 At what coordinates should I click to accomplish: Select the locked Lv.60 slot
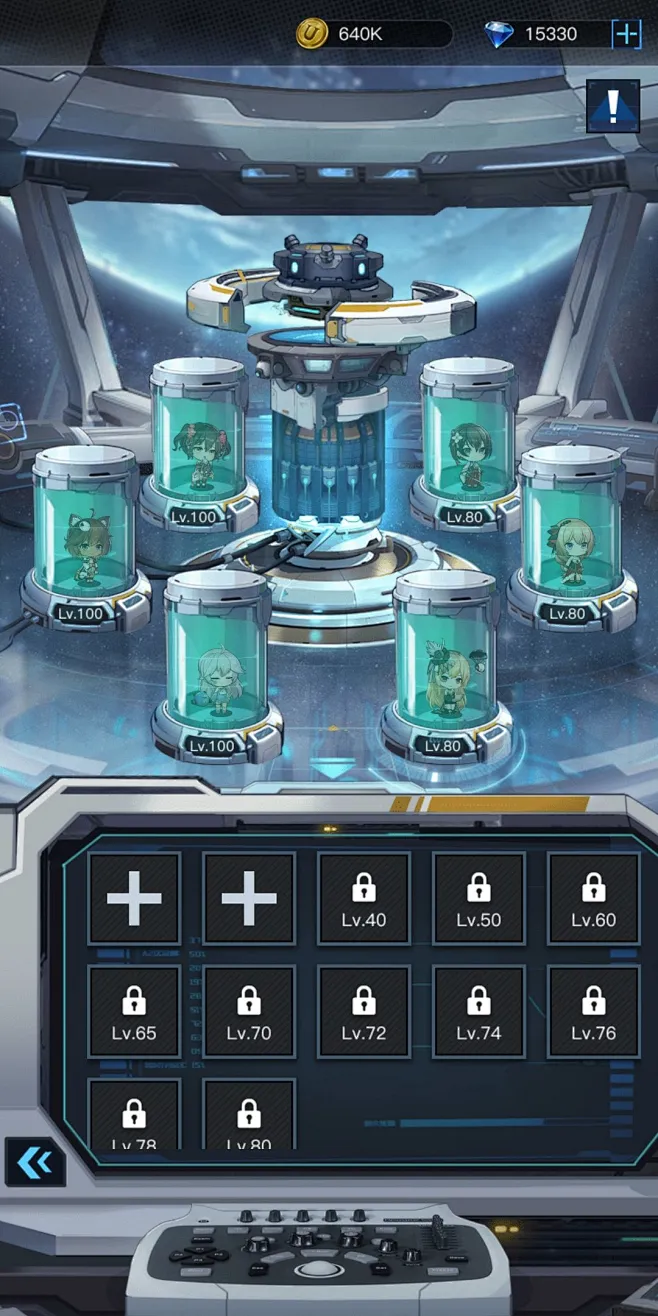point(594,898)
